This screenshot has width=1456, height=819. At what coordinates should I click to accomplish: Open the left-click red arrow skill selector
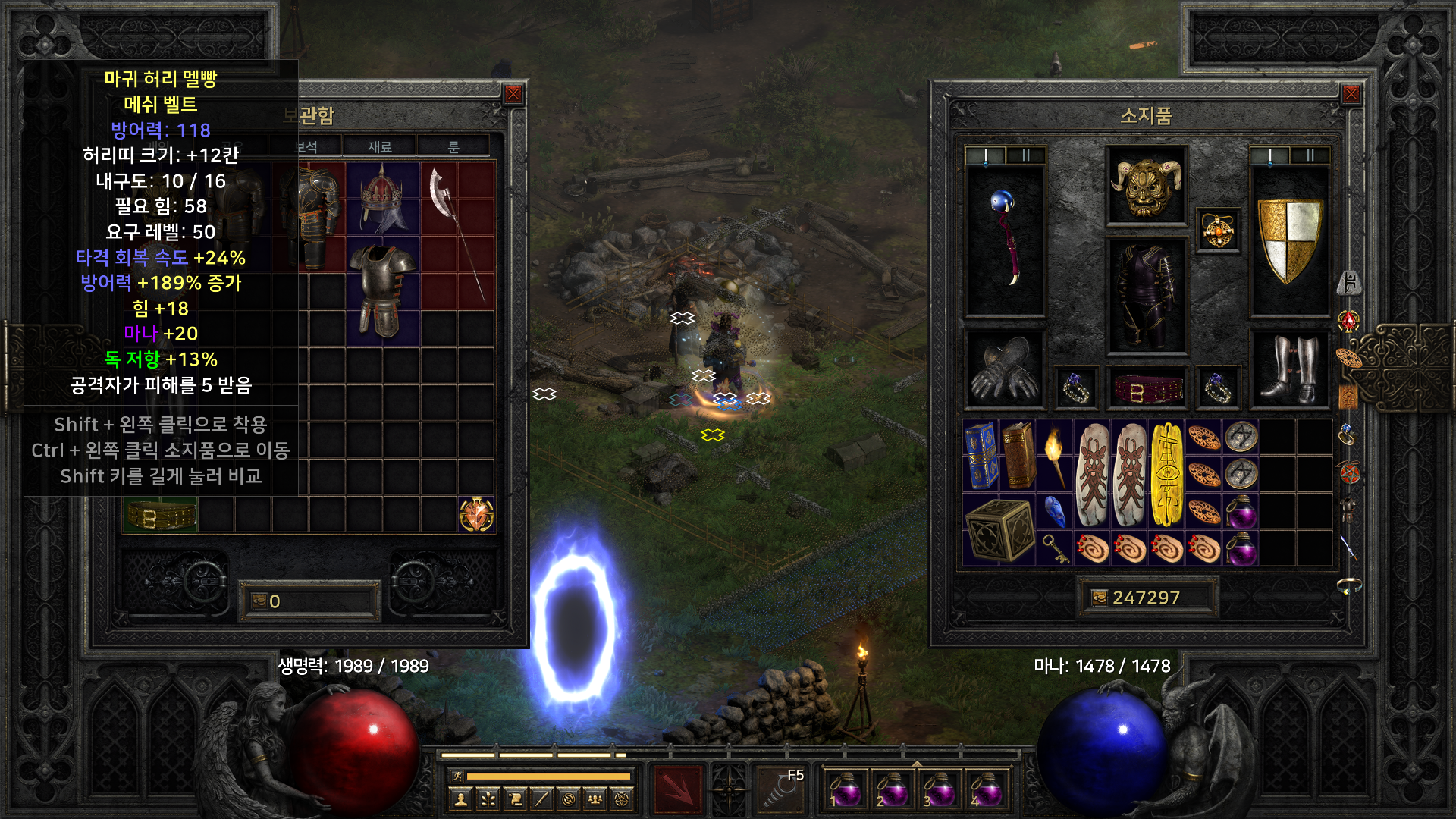(x=679, y=789)
